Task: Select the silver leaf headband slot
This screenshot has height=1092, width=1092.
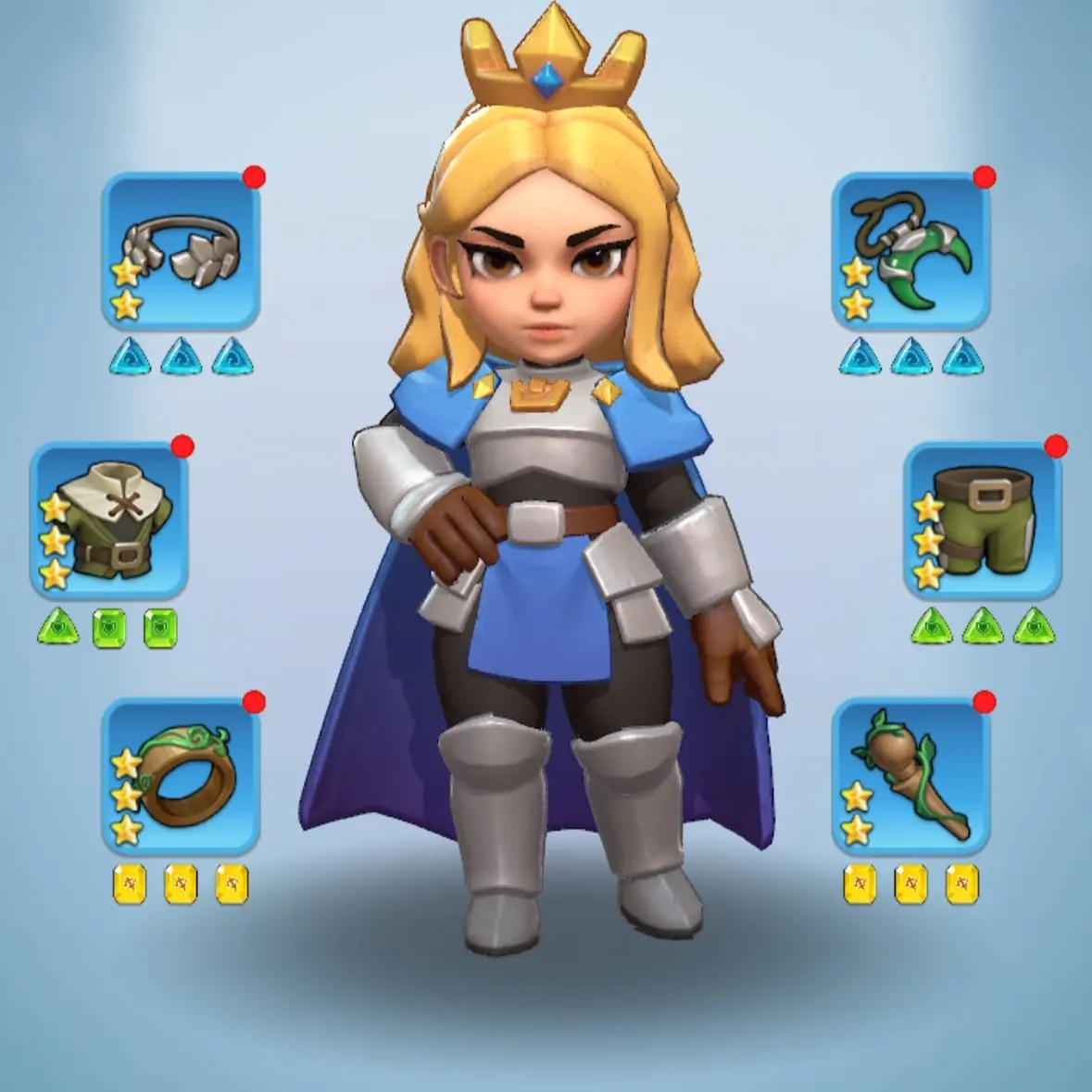Action: tap(181, 251)
